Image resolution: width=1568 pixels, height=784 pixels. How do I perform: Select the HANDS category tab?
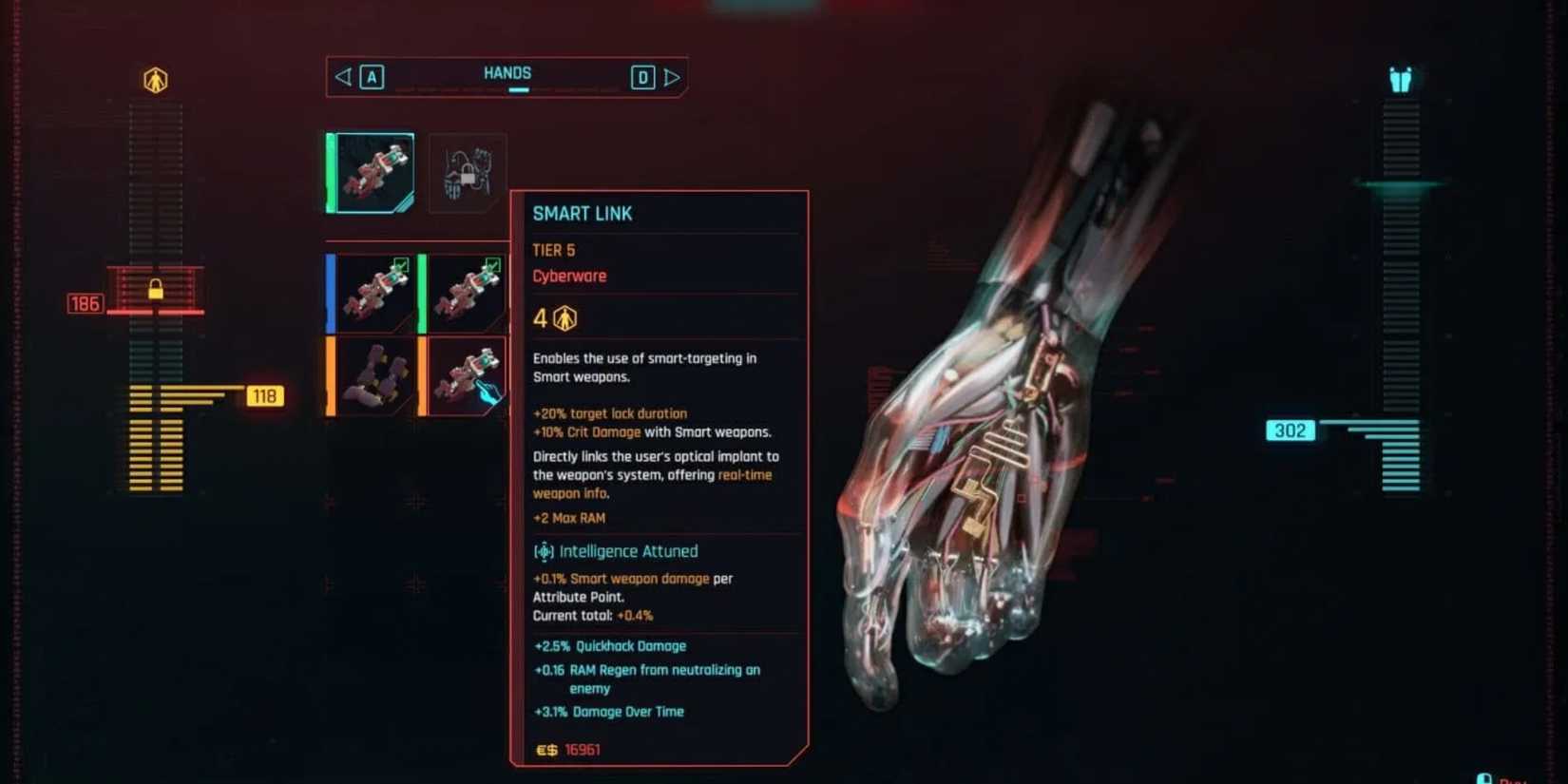point(507,73)
